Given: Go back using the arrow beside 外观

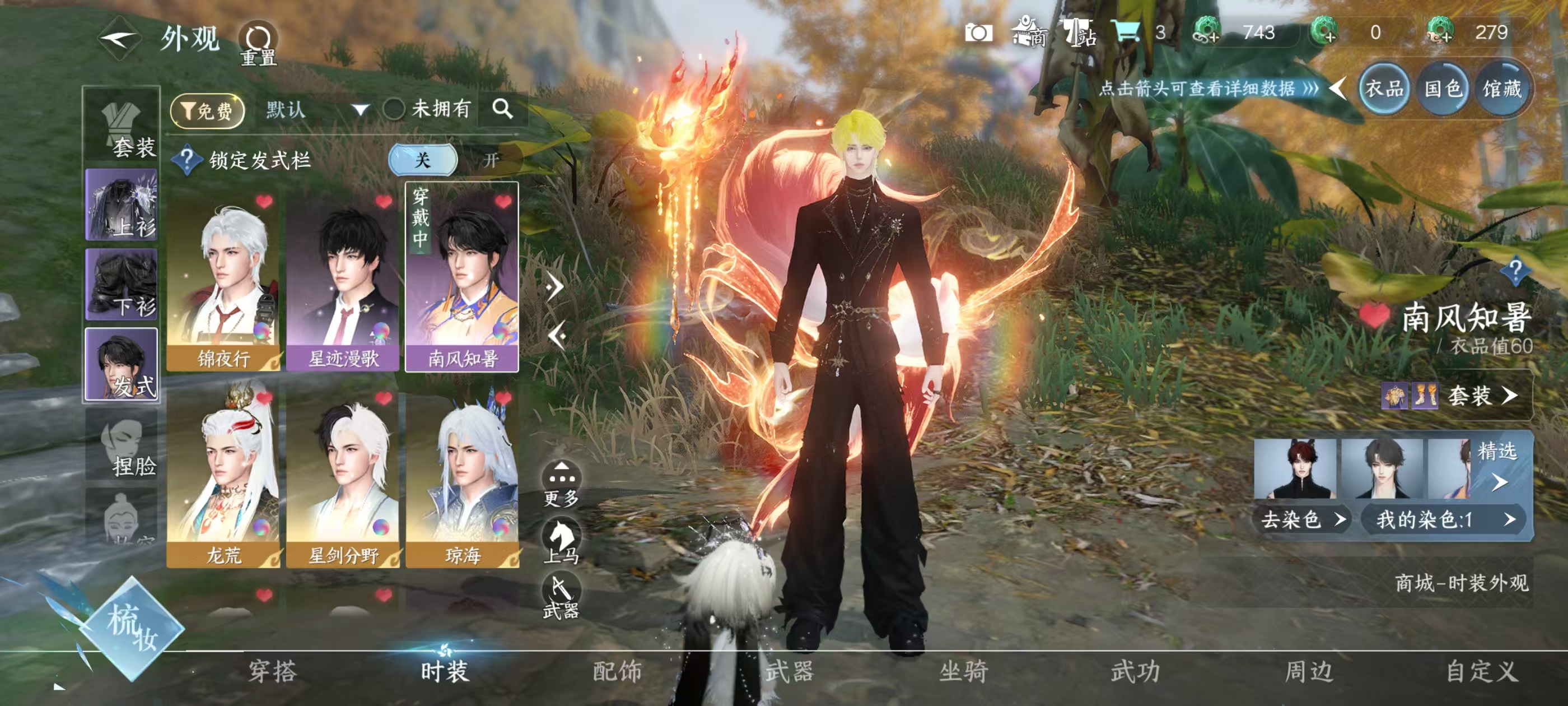Looking at the screenshot, I should (120, 39).
